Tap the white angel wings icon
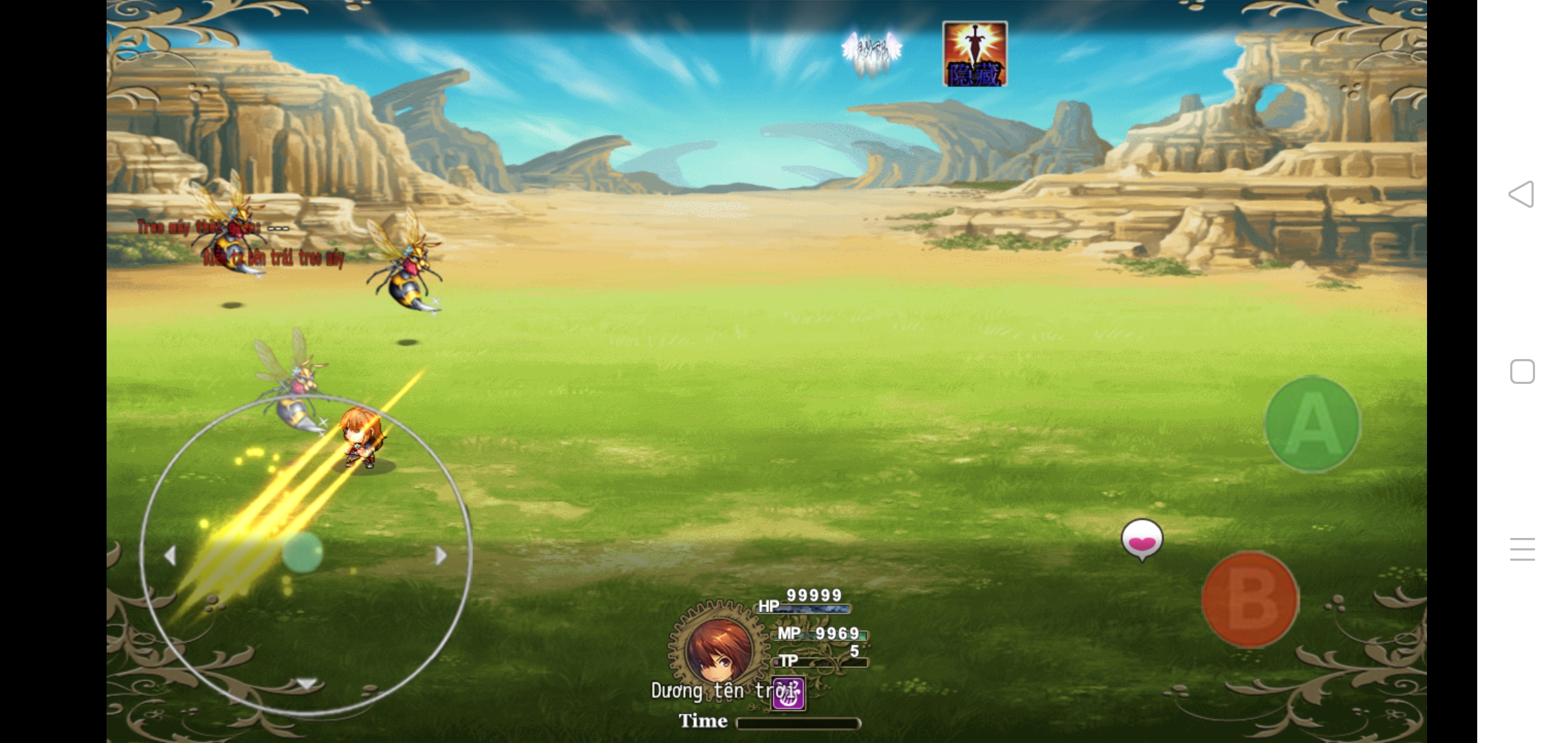The width and height of the screenshot is (1568, 743). pyautogui.click(x=871, y=51)
